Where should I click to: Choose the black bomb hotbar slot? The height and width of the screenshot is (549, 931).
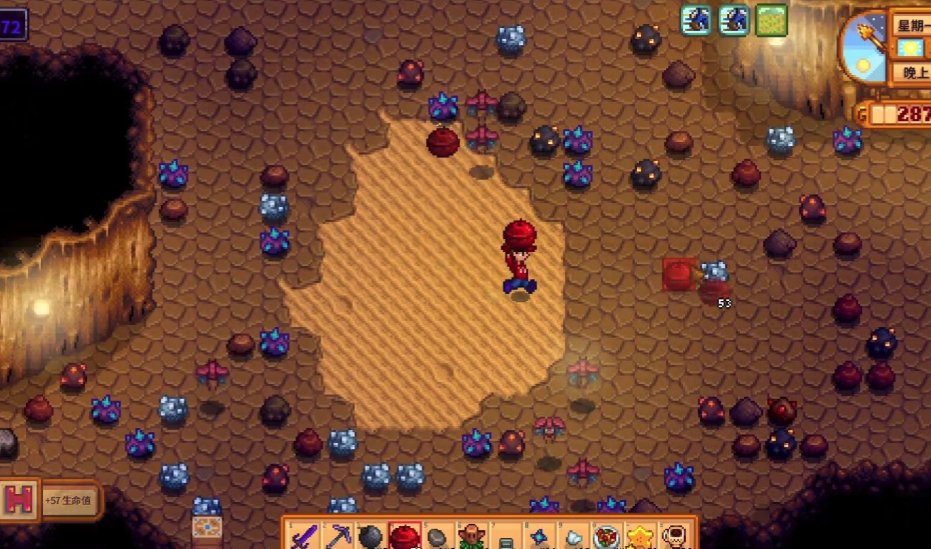(371, 537)
